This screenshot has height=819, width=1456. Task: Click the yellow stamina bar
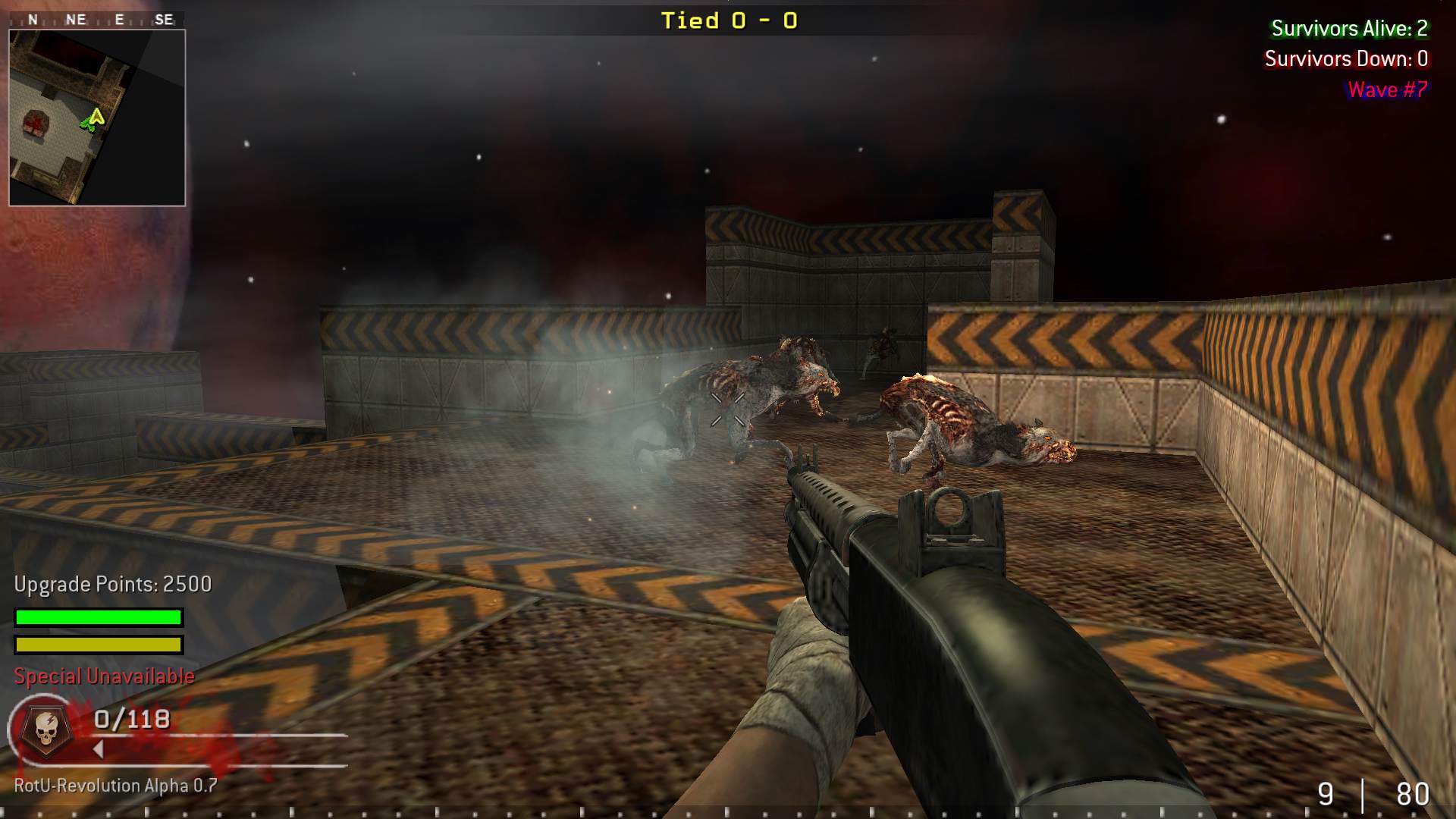pos(97,645)
